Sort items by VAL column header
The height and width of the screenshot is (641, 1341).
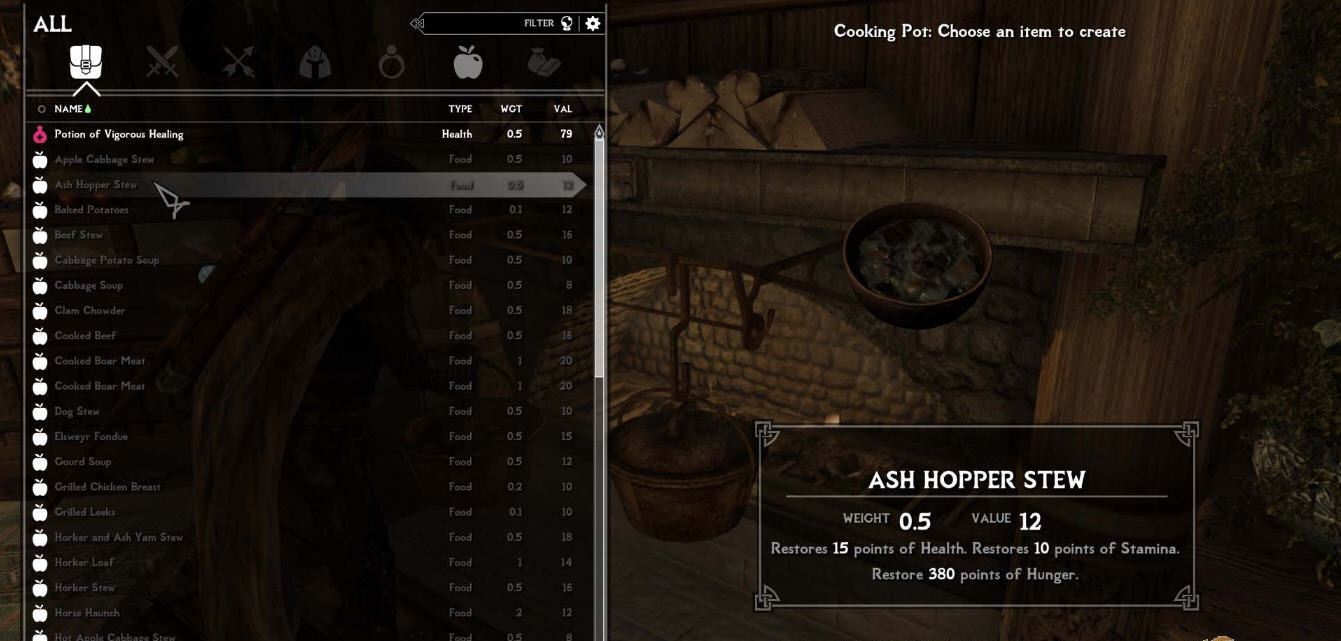point(562,109)
